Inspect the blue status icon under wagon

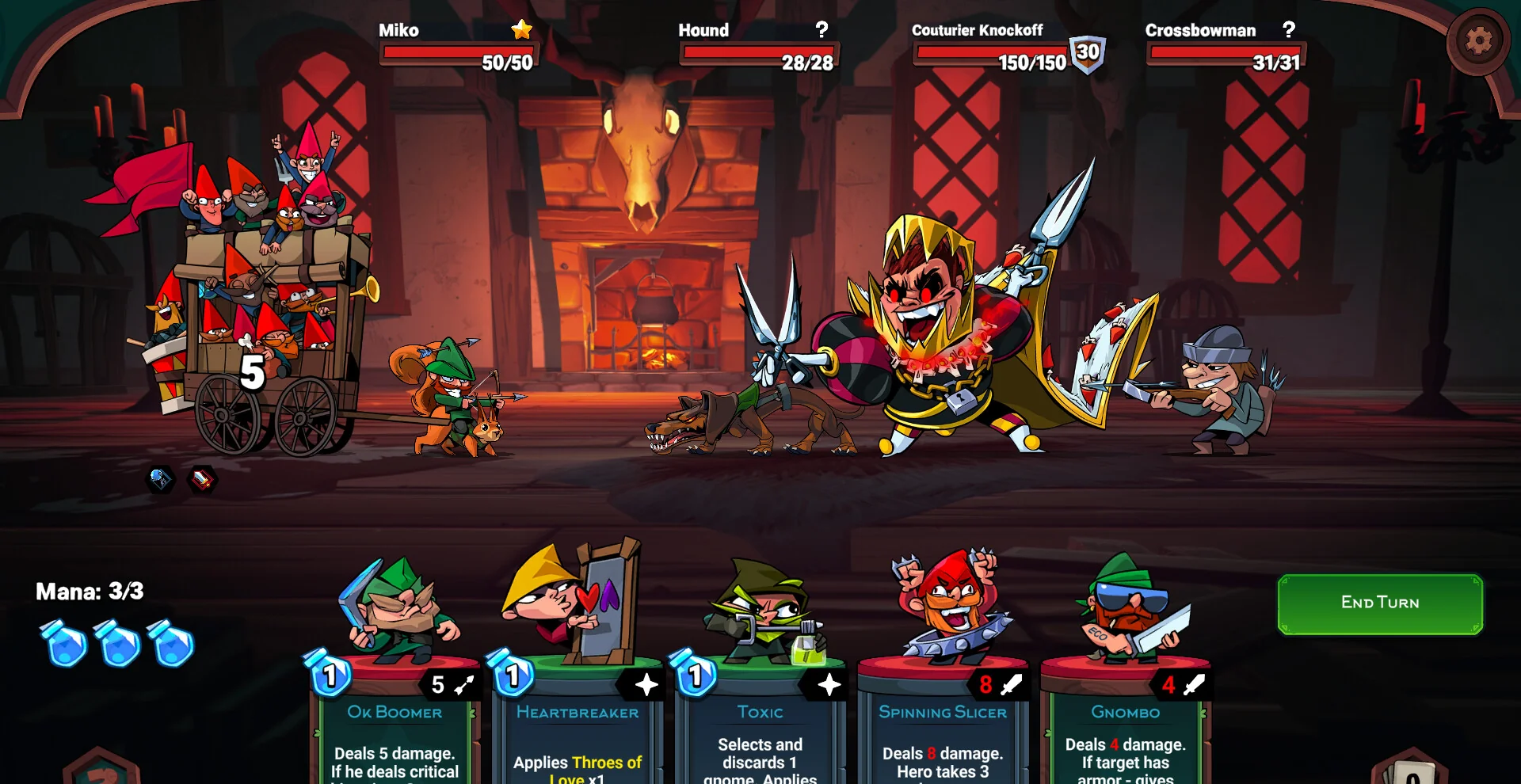point(161,478)
